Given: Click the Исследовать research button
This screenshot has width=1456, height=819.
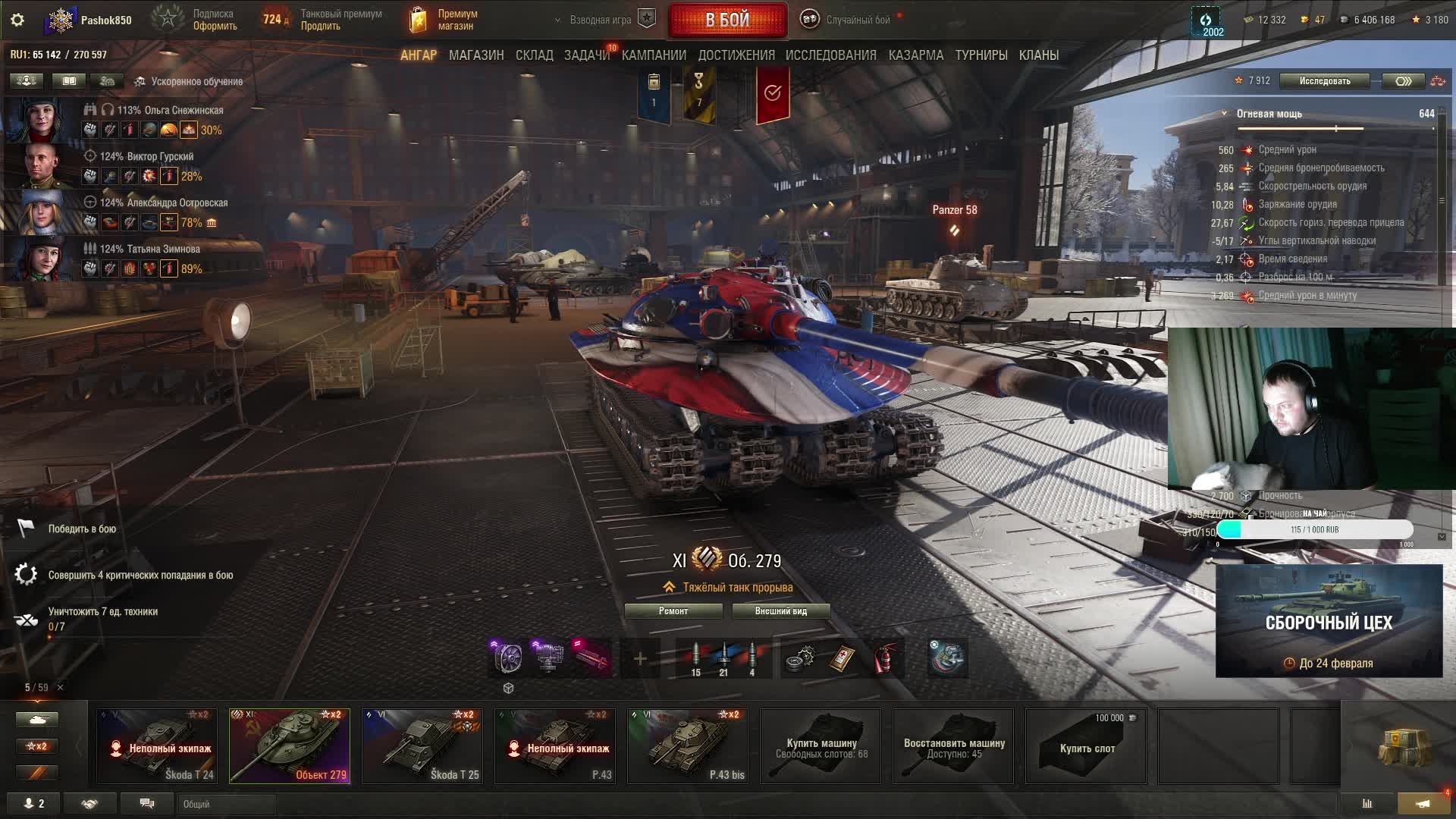Looking at the screenshot, I should pos(1324,81).
